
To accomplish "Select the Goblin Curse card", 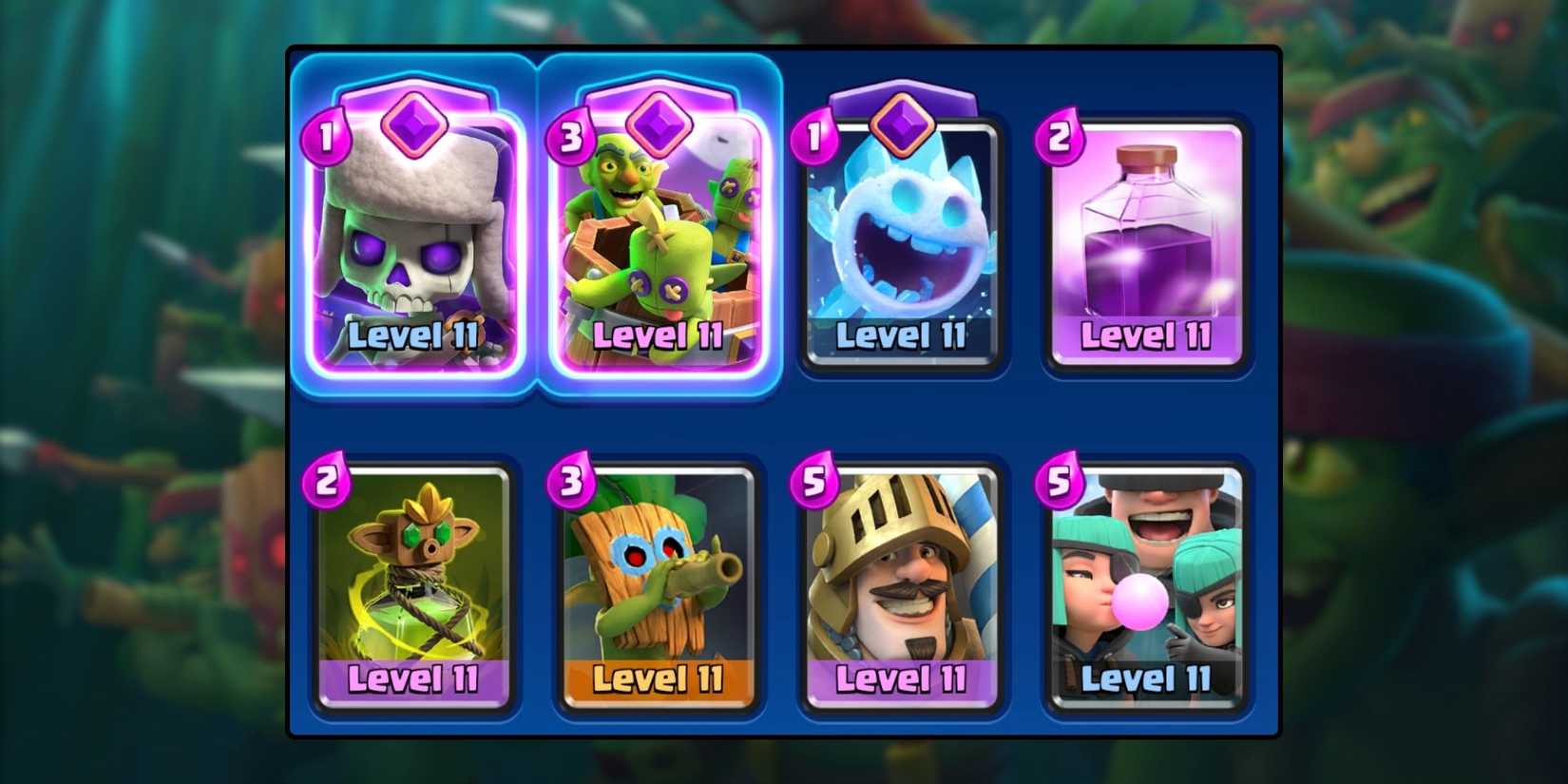I will [413, 580].
